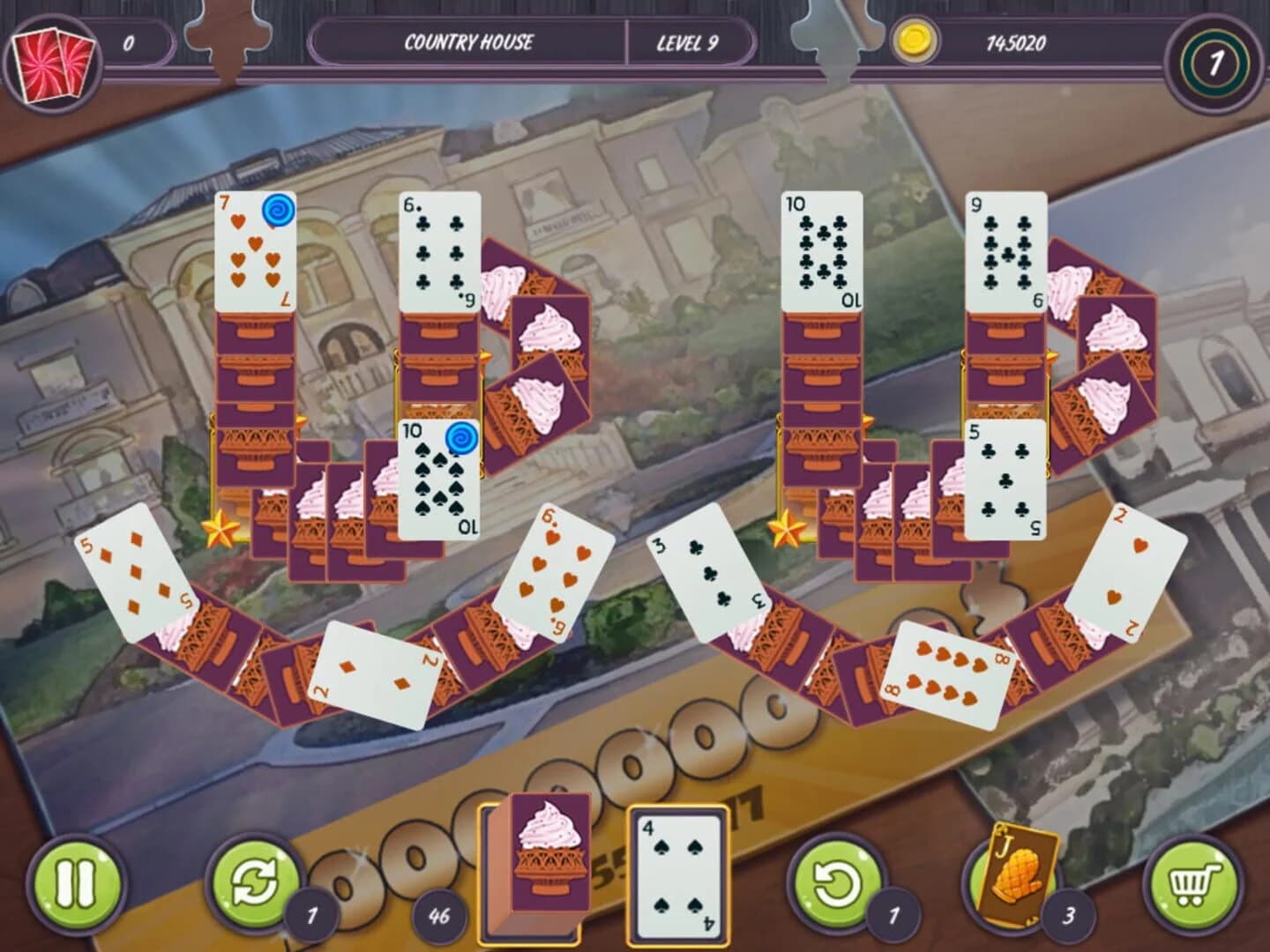Click the gold coin icon in the header
Image resolution: width=1270 pixels, height=952 pixels.
coord(917,39)
